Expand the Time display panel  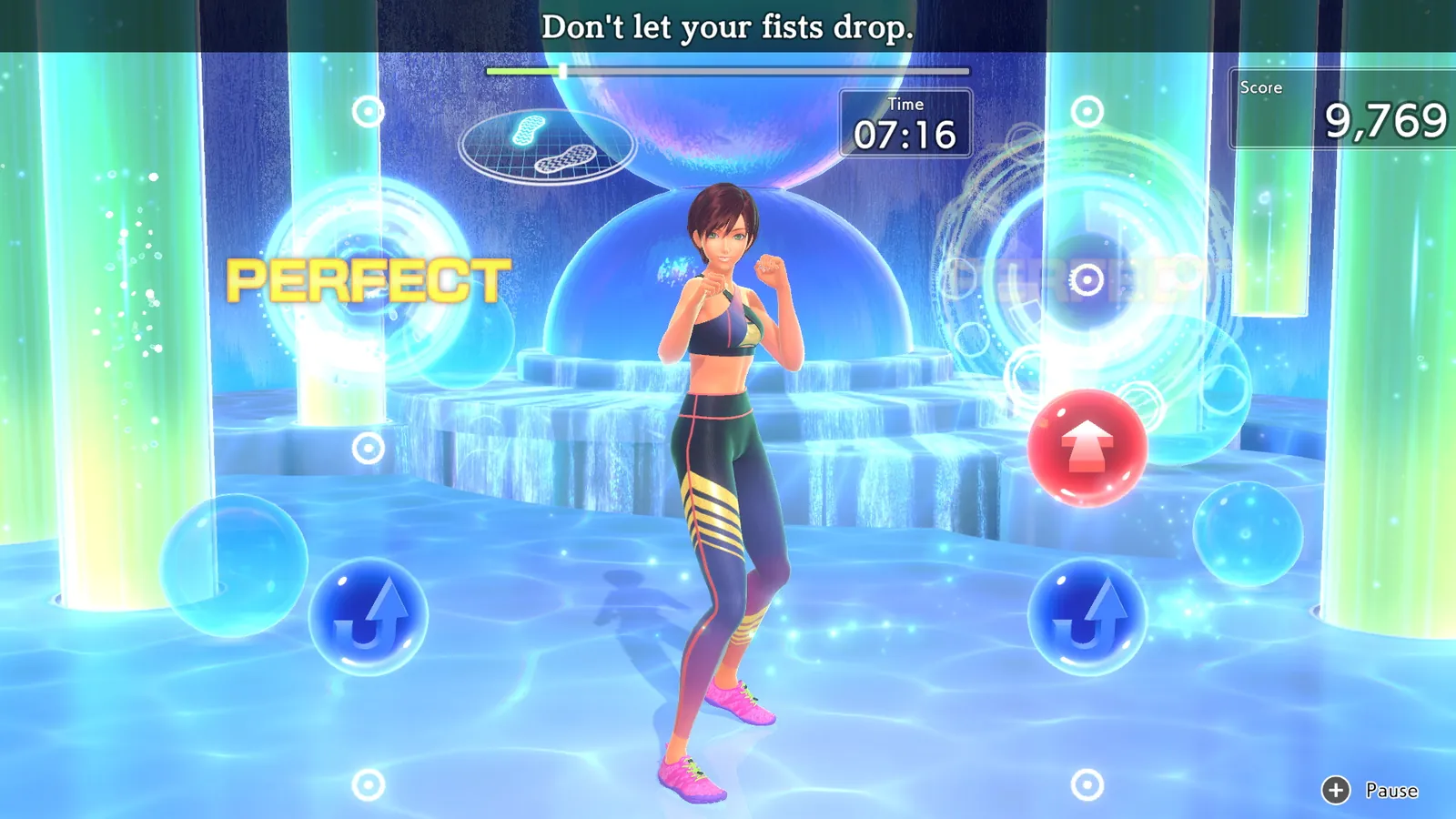coord(905,125)
